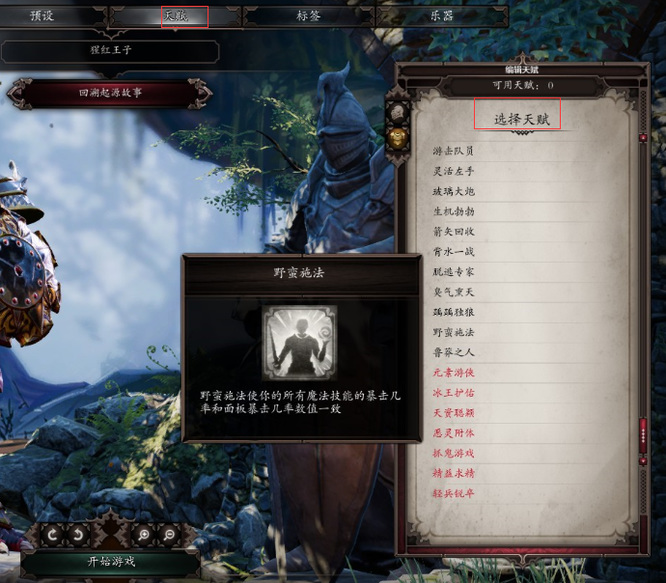
Task: Choose the red 冰王护佑 talent
Action: point(453,392)
